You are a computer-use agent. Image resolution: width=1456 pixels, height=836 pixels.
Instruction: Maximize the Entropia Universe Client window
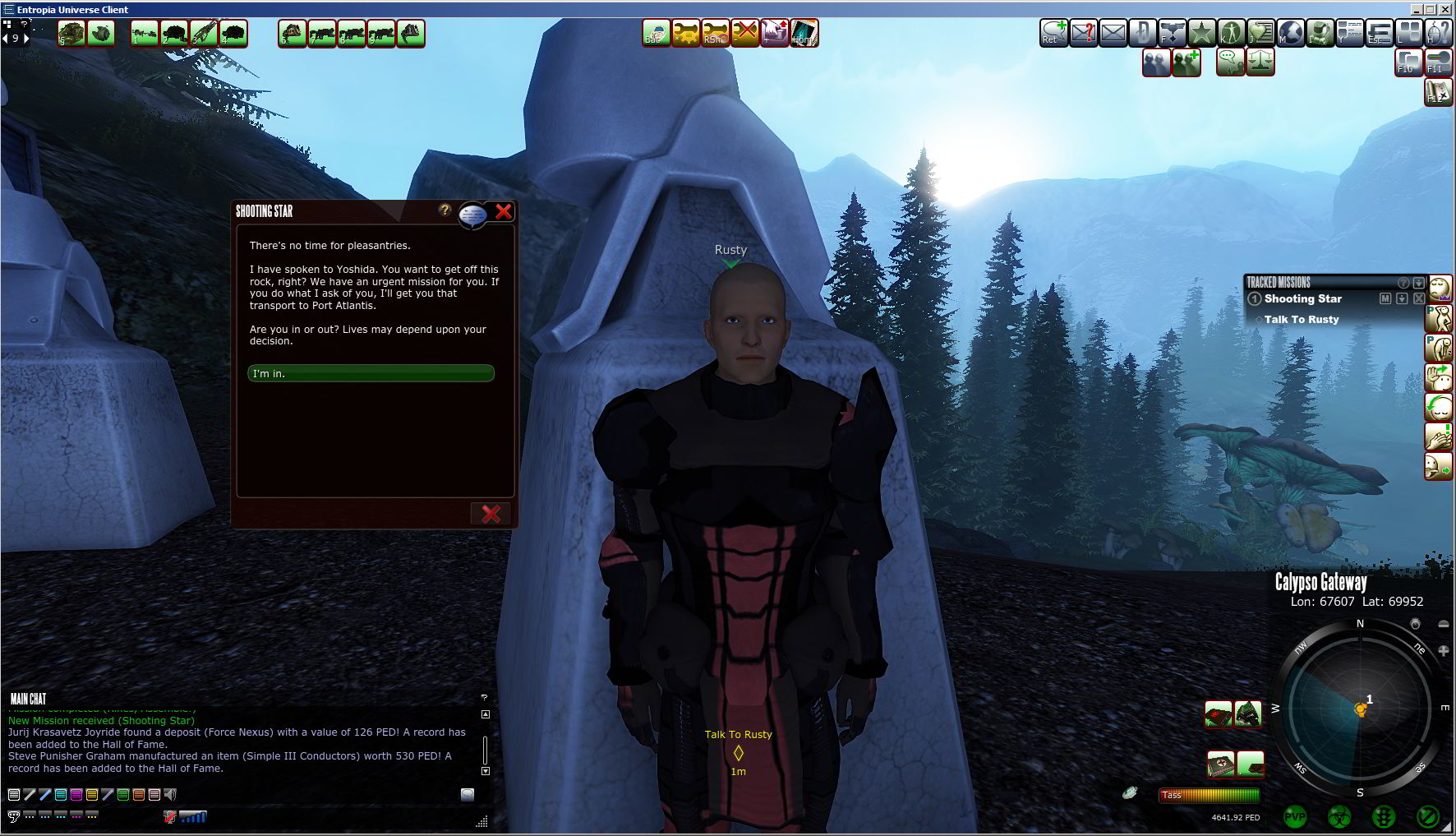click(1430, 9)
